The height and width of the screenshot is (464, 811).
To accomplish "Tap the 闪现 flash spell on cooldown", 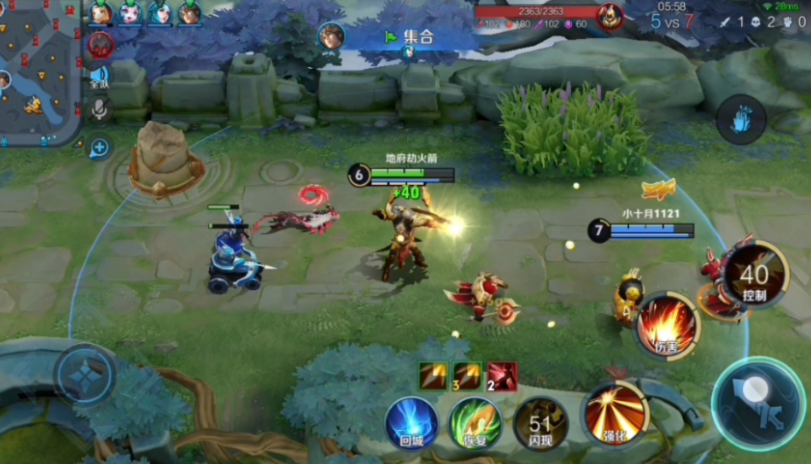I will point(540,422).
